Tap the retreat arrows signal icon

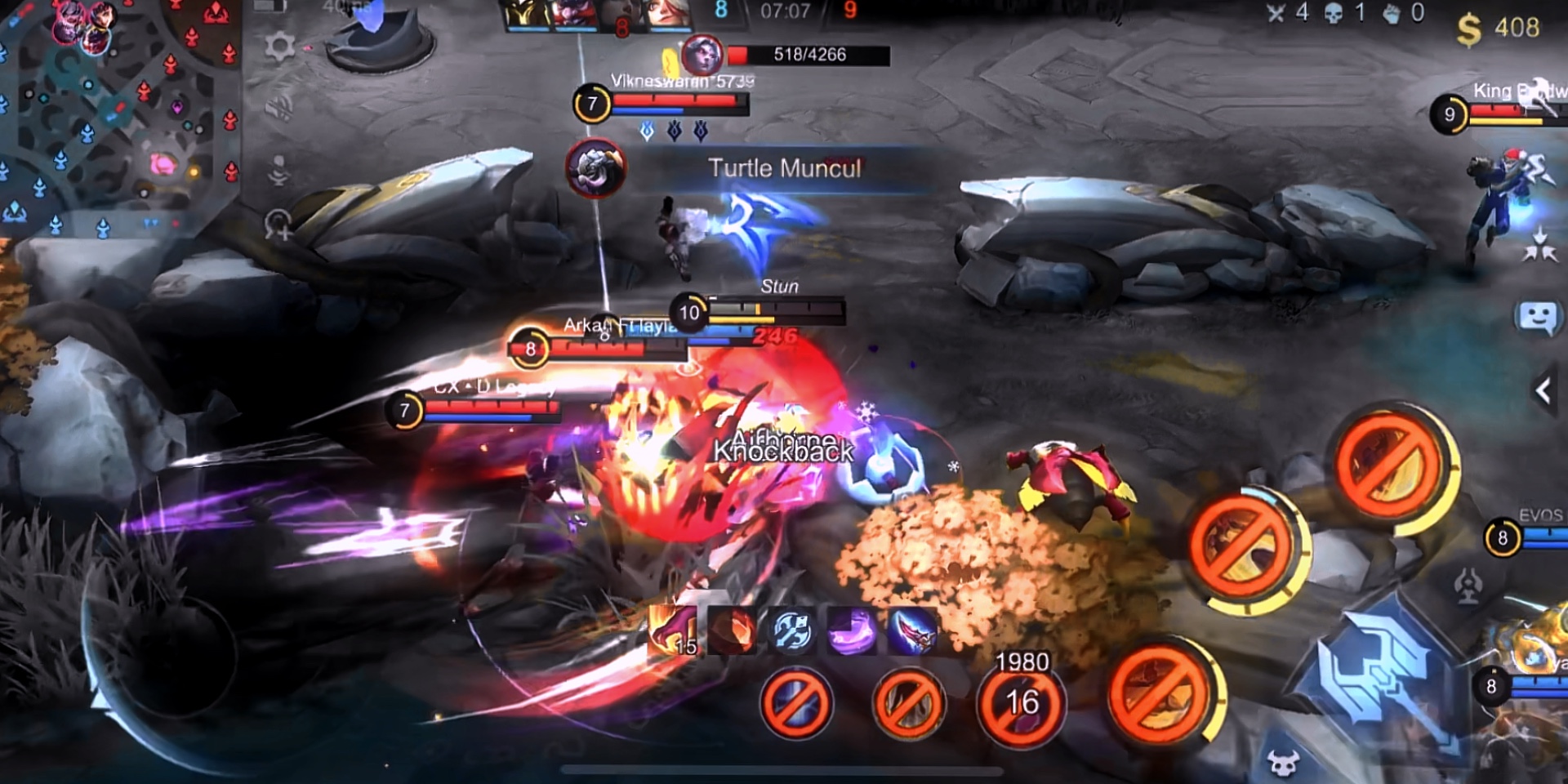[1539, 244]
